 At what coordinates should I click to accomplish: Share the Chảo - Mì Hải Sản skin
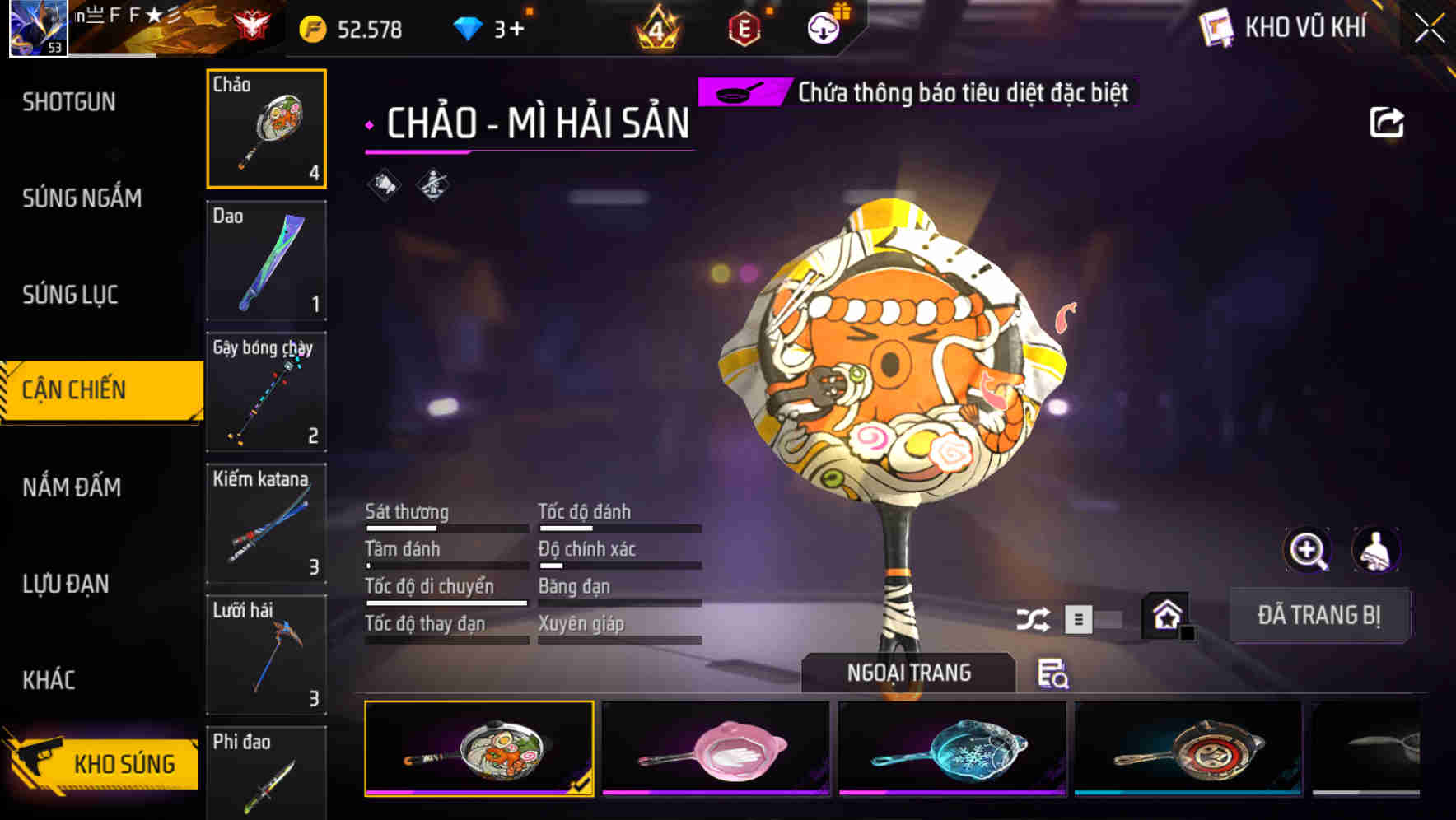coord(1388,122)
